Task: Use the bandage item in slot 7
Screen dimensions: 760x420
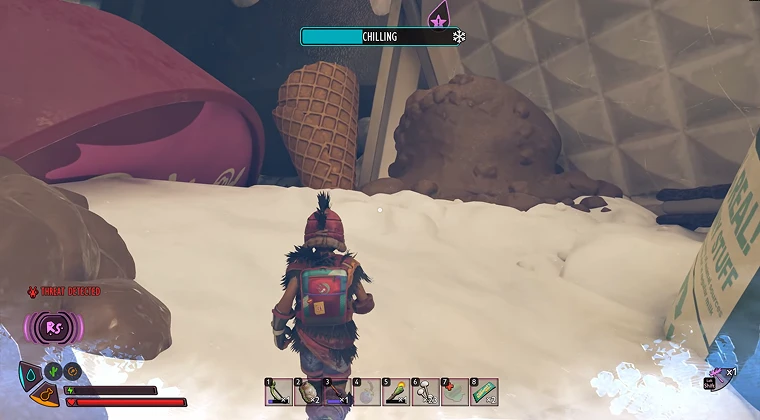Action: 454,392
